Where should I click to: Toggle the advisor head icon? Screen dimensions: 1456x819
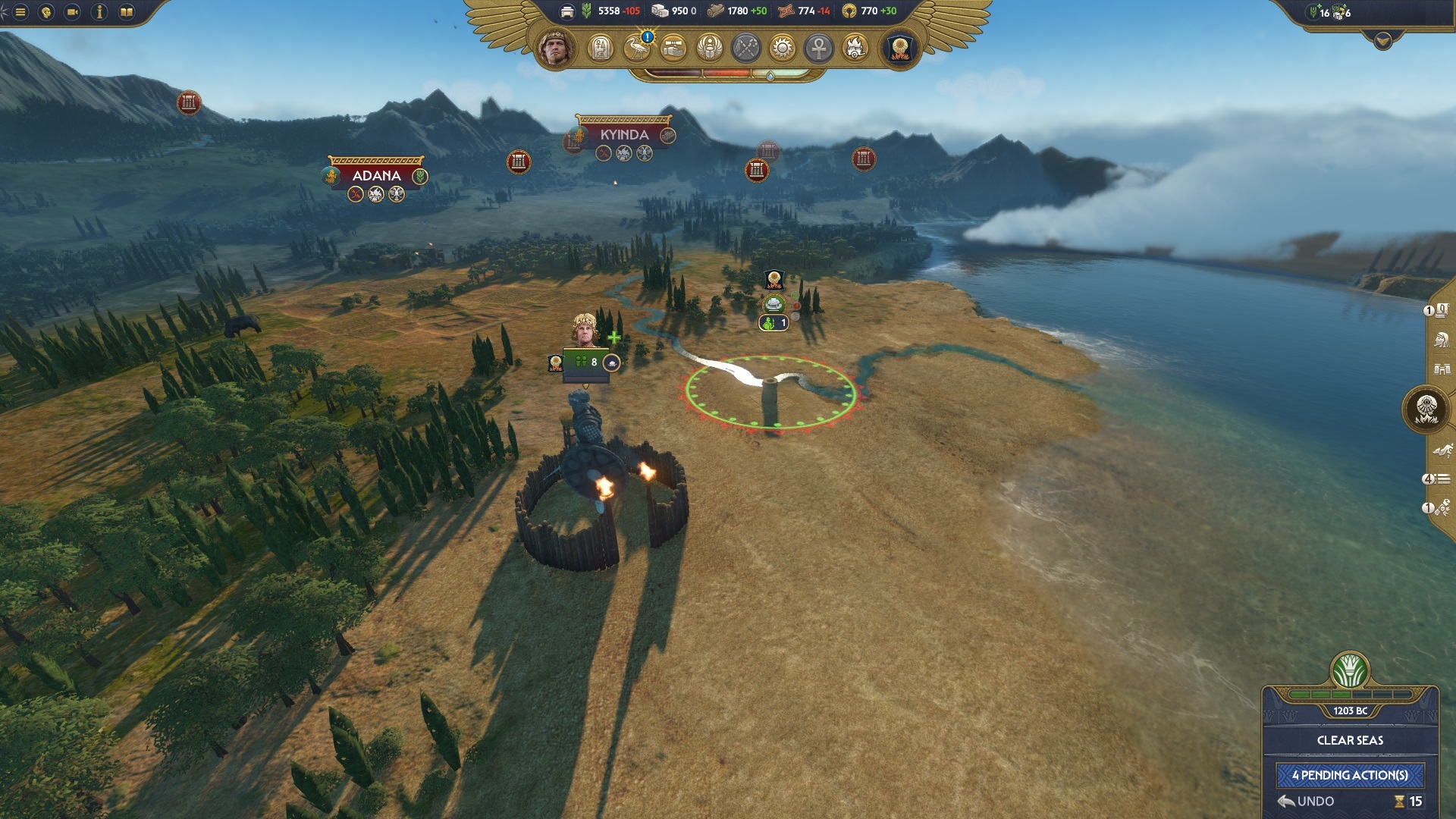[x=46, y=12]
